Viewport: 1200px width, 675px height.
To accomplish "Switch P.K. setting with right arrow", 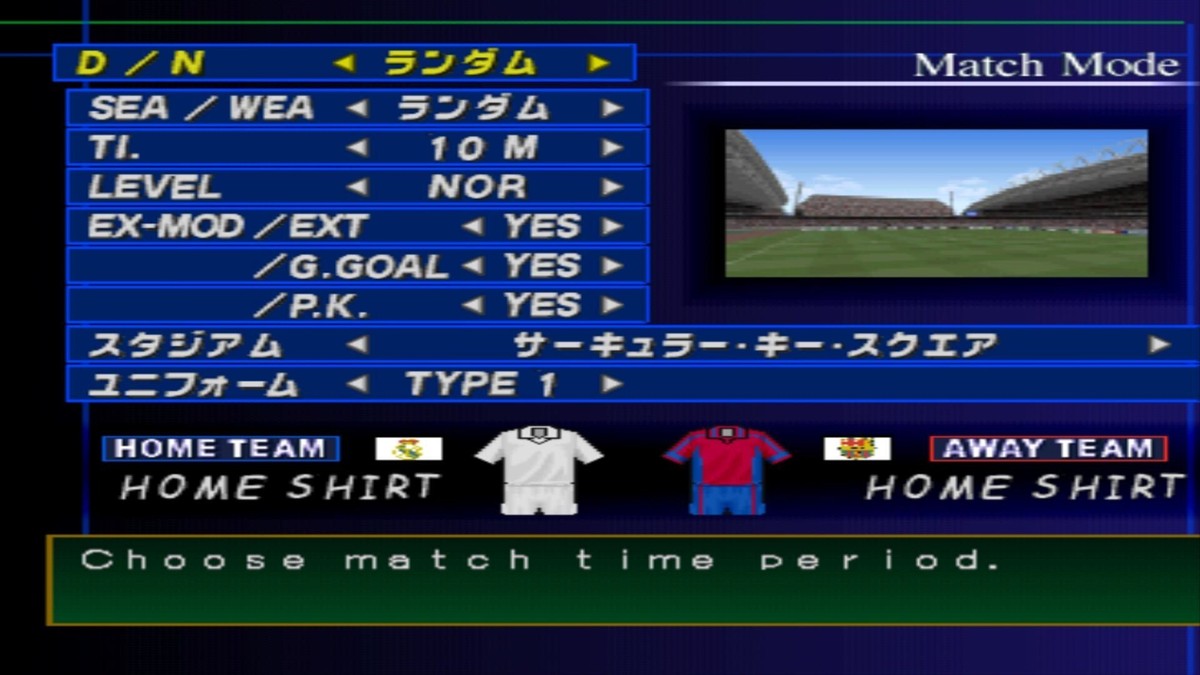I will tap(612, 305).
